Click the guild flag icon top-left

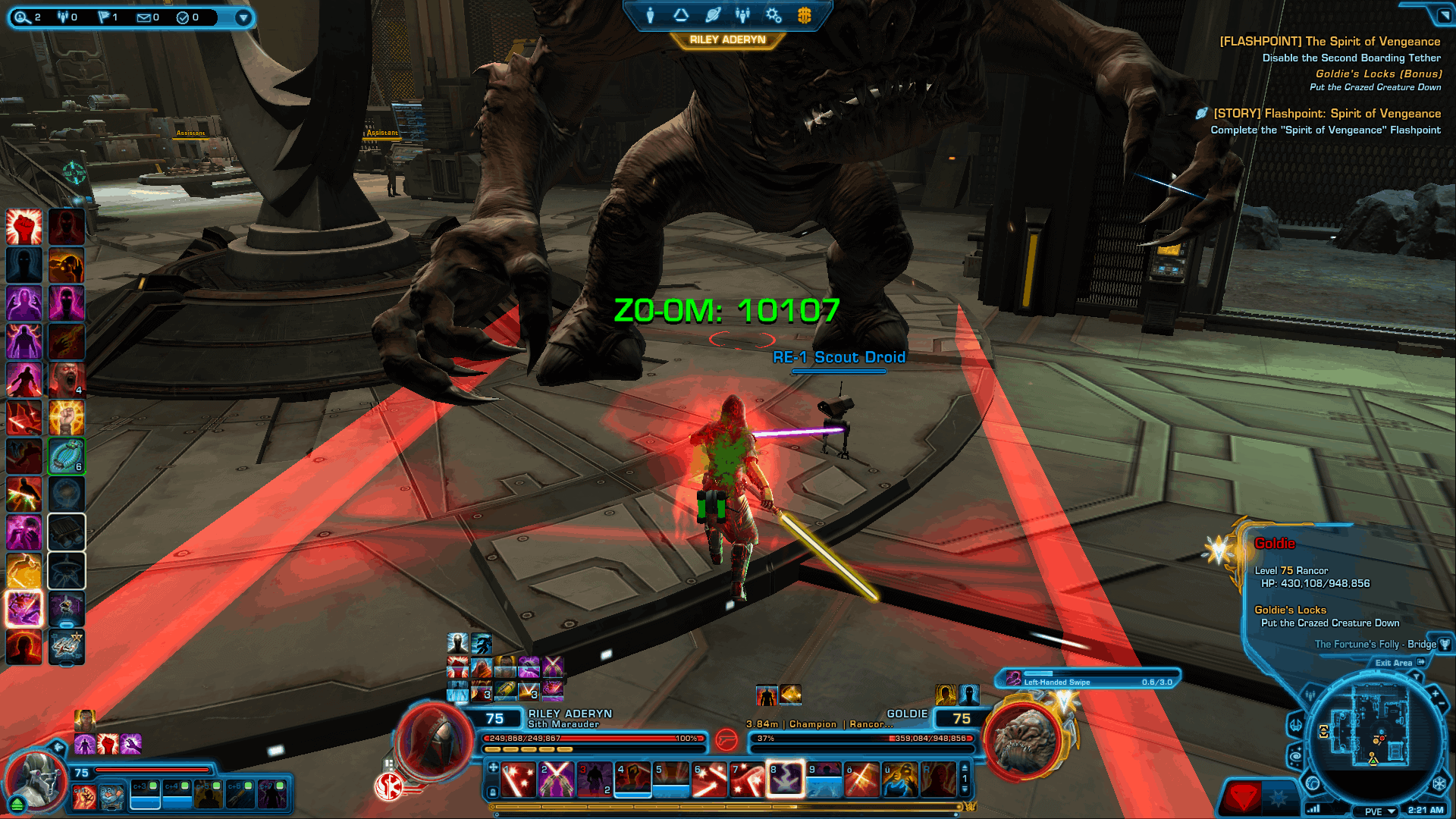pyautogui.click(x=103, y=17)
